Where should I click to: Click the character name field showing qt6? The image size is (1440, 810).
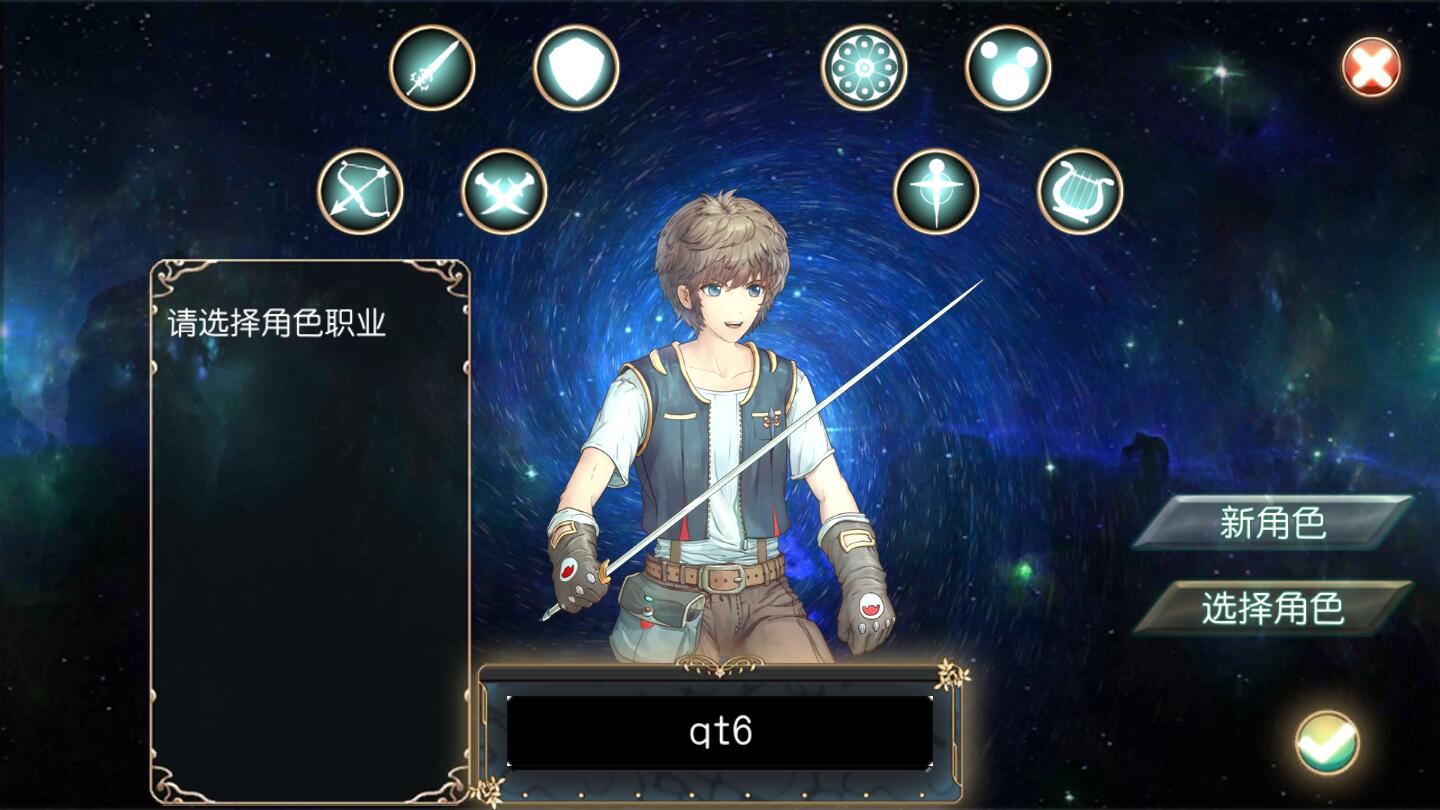point(720,732)
